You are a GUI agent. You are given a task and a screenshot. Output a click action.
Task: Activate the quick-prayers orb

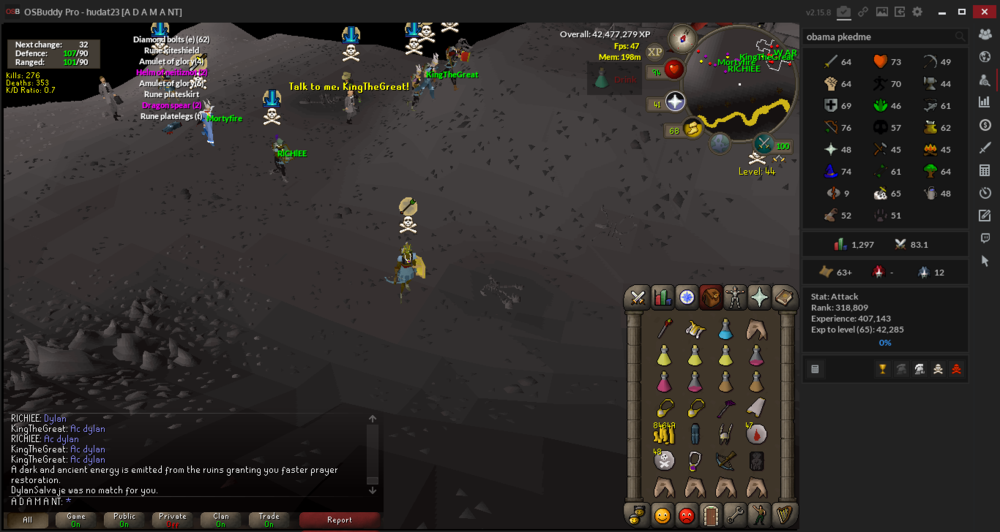[675, 103]
